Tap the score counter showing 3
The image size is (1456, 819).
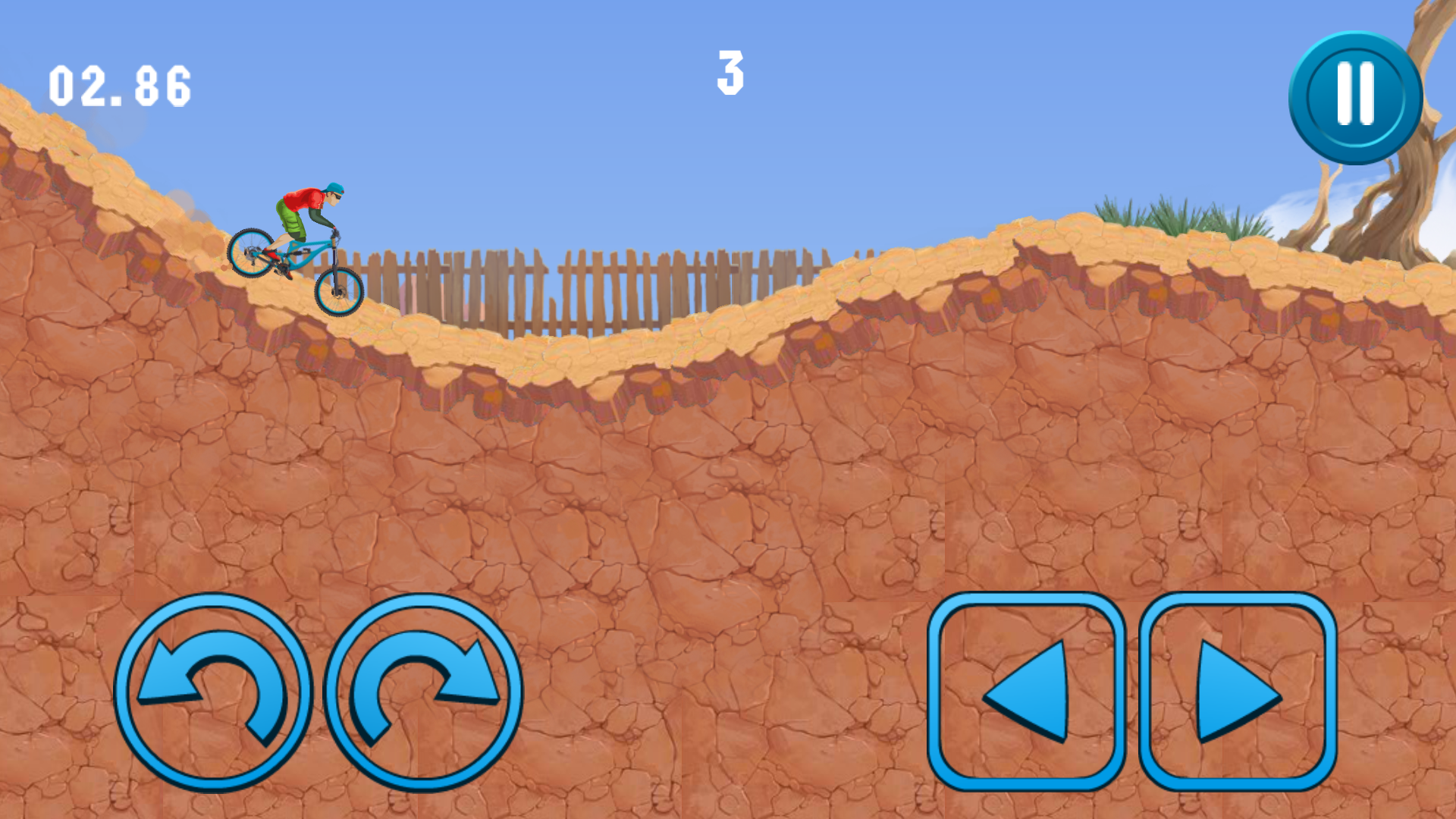pyautogui.click(x=730, y=72)
